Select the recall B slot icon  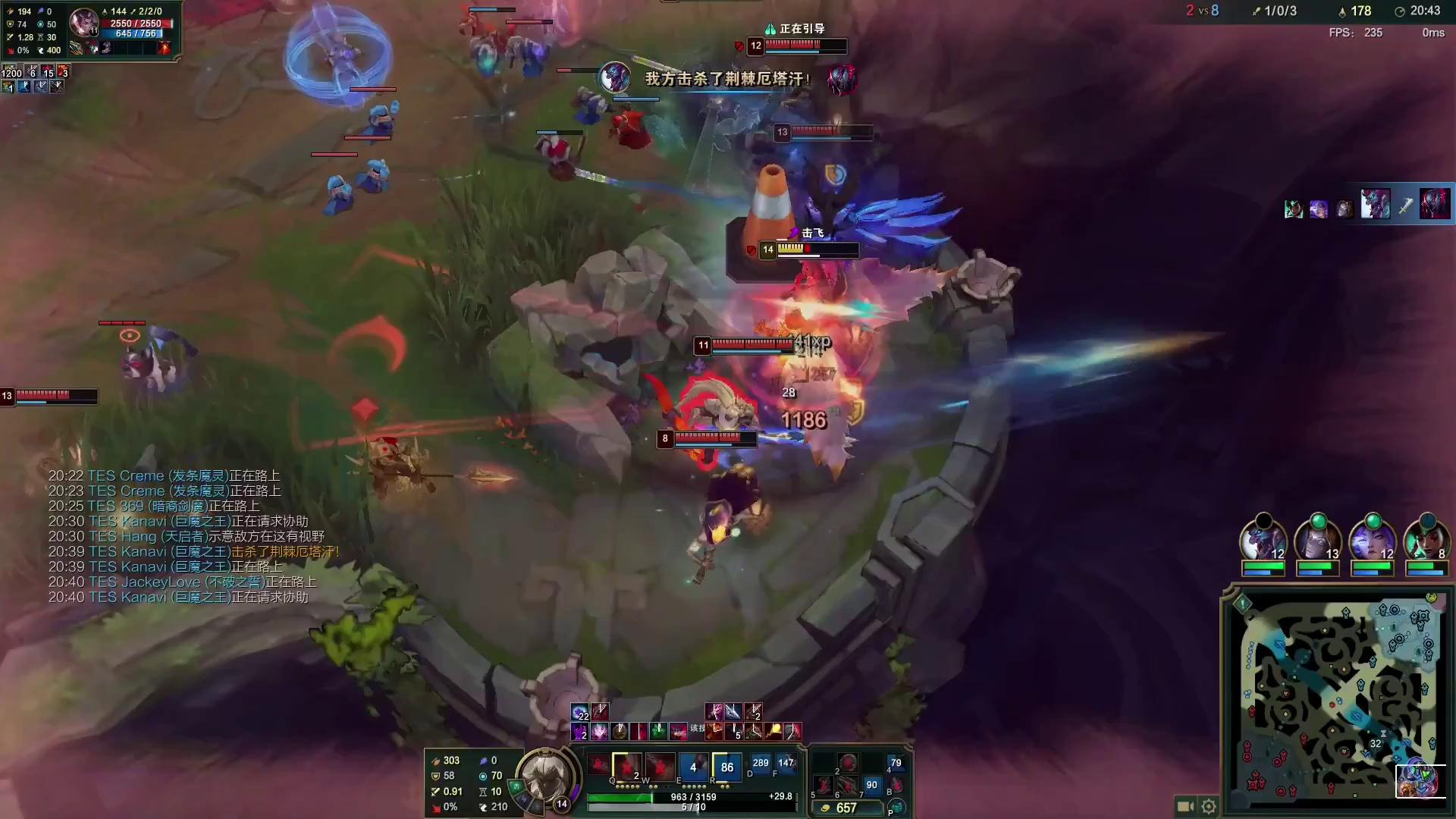pyautogui.click(x=896, y=785)
